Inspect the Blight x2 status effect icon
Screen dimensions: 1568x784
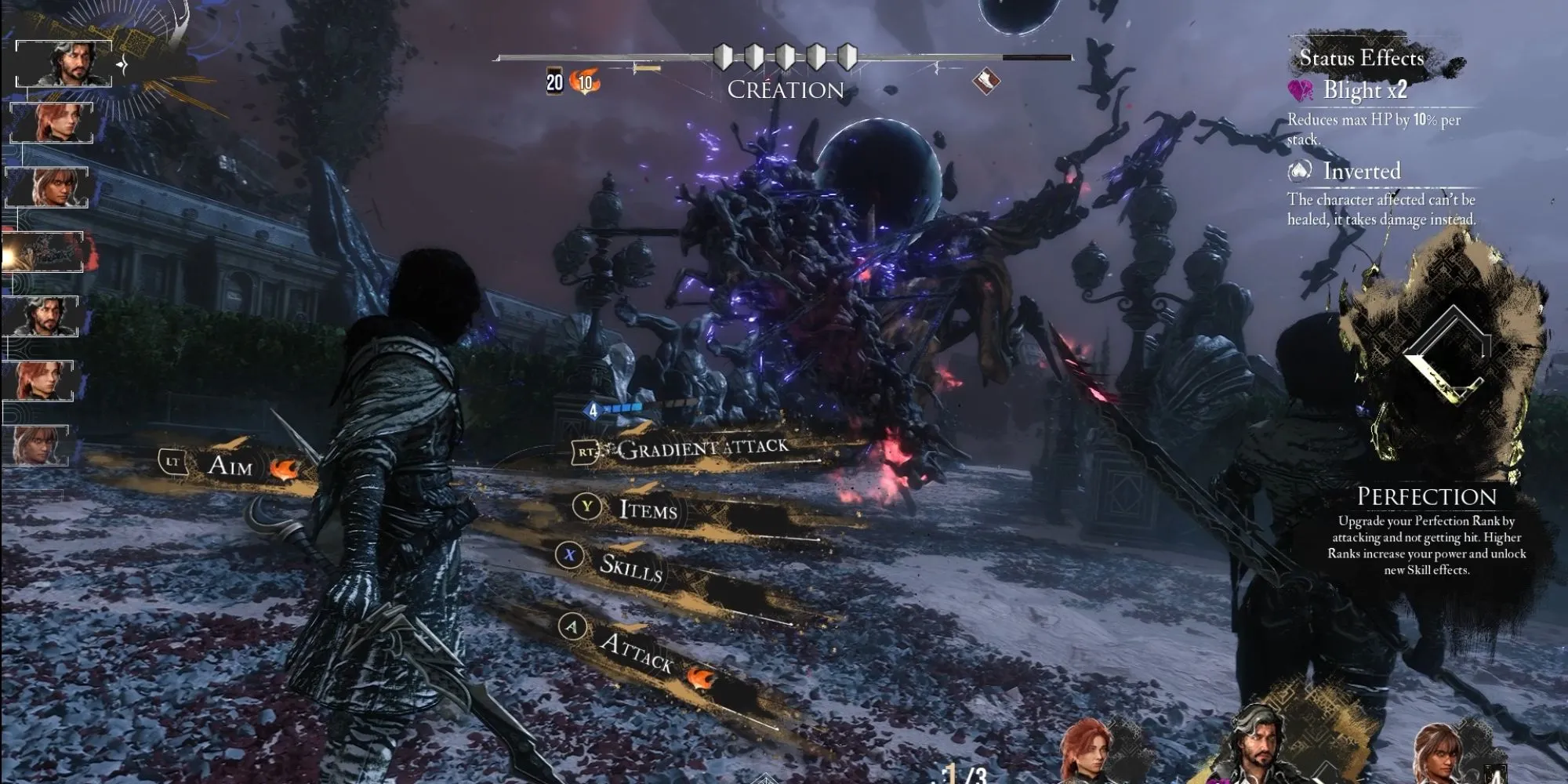click(x=1301, y=91)
